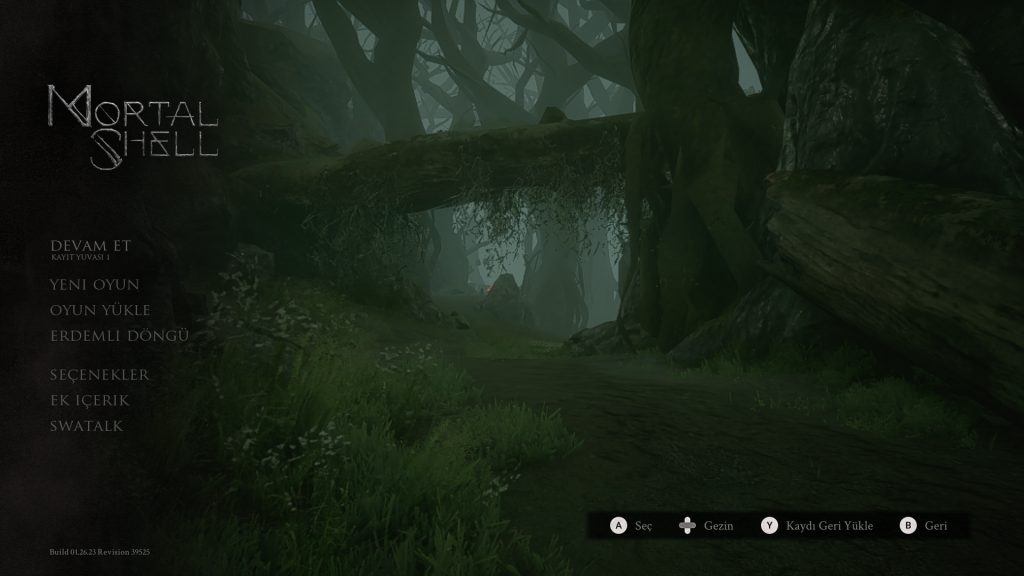Open the Ek İçerik menu entry
Screen dimensions: 1024x576
[x=90, y=400]
